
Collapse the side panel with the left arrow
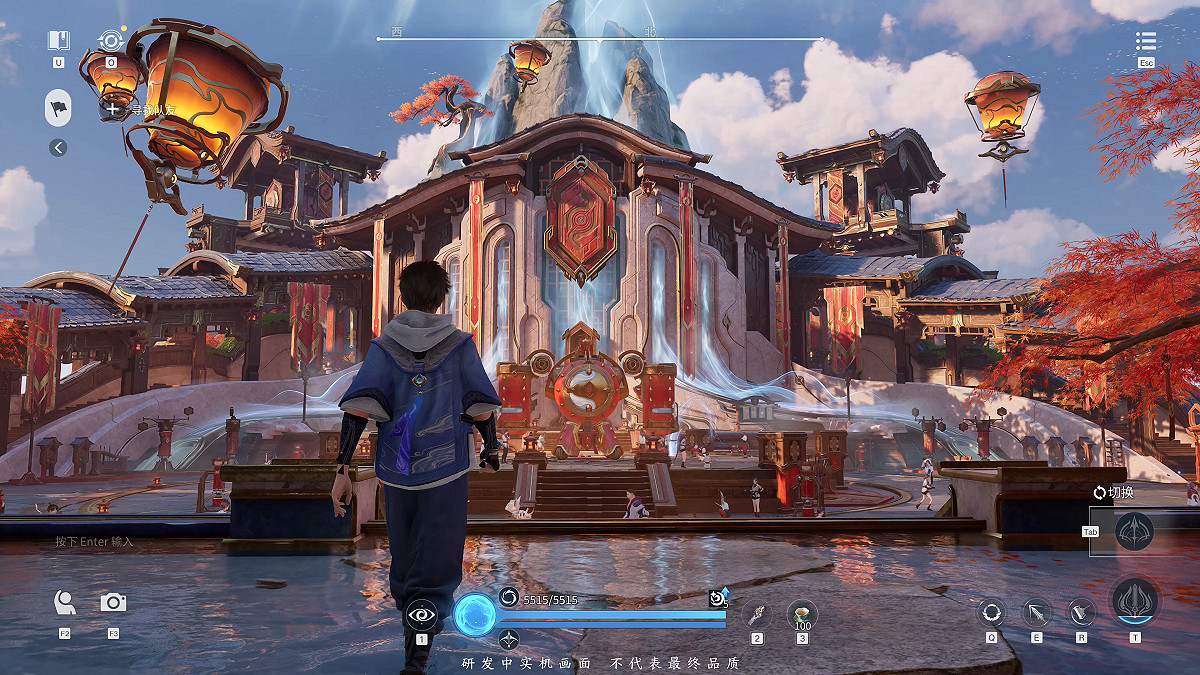pos(58,148)
